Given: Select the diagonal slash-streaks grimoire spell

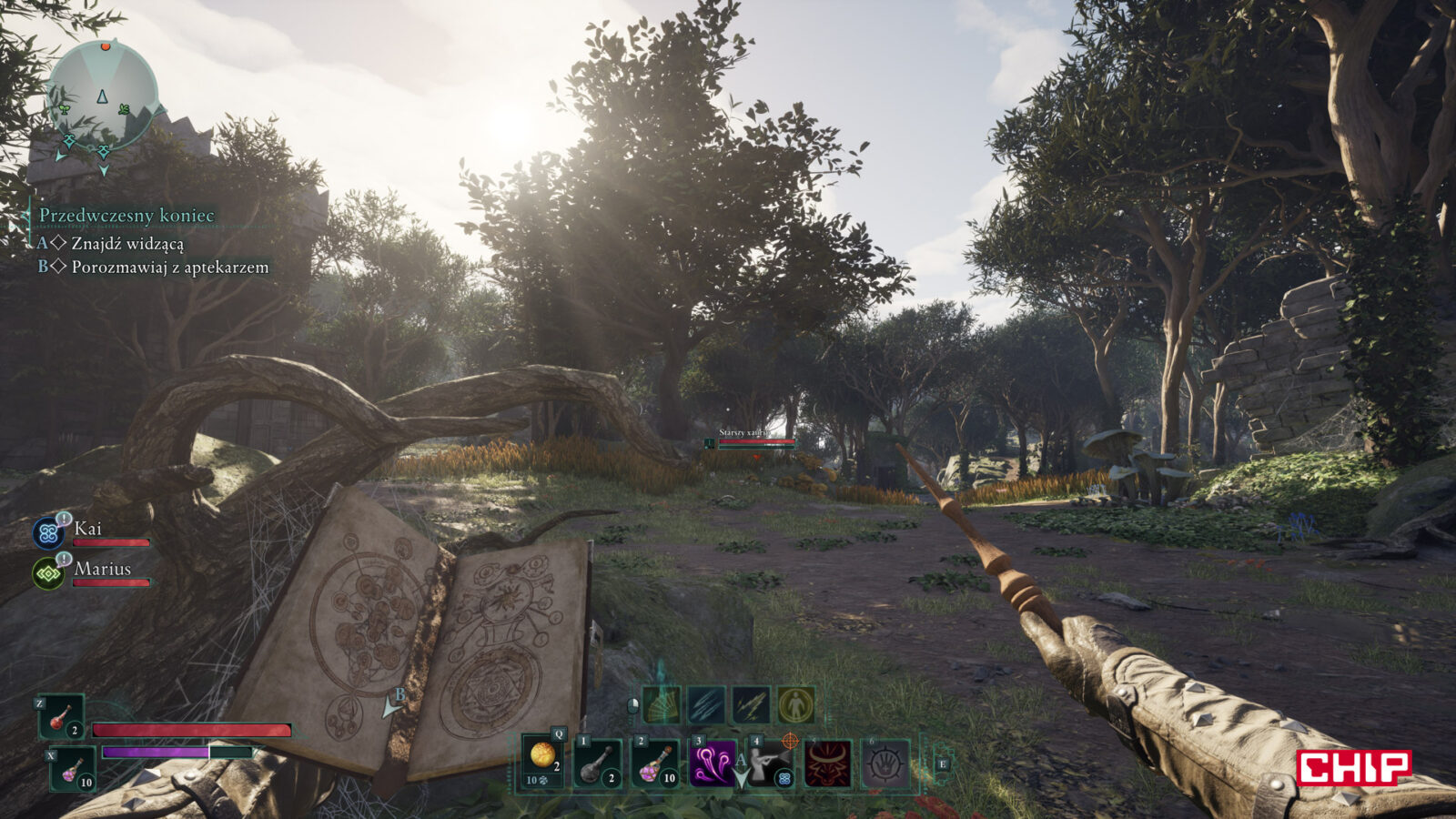Looking at the screenshot, I should click(x=706, y=705).
